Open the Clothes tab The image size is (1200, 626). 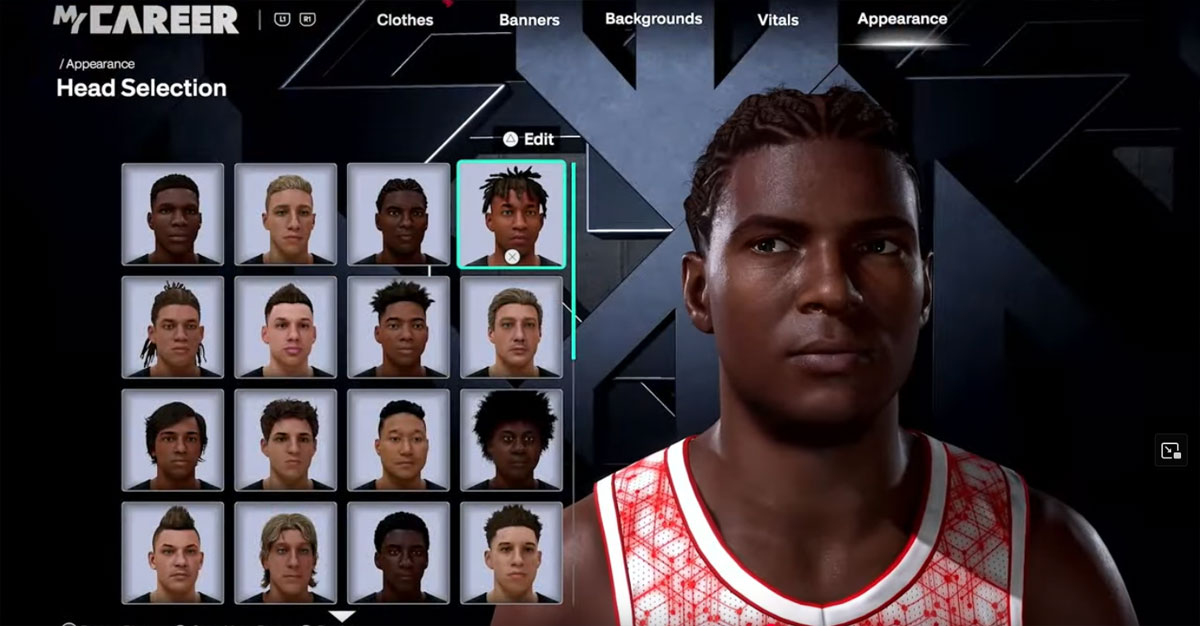(405, 20)
